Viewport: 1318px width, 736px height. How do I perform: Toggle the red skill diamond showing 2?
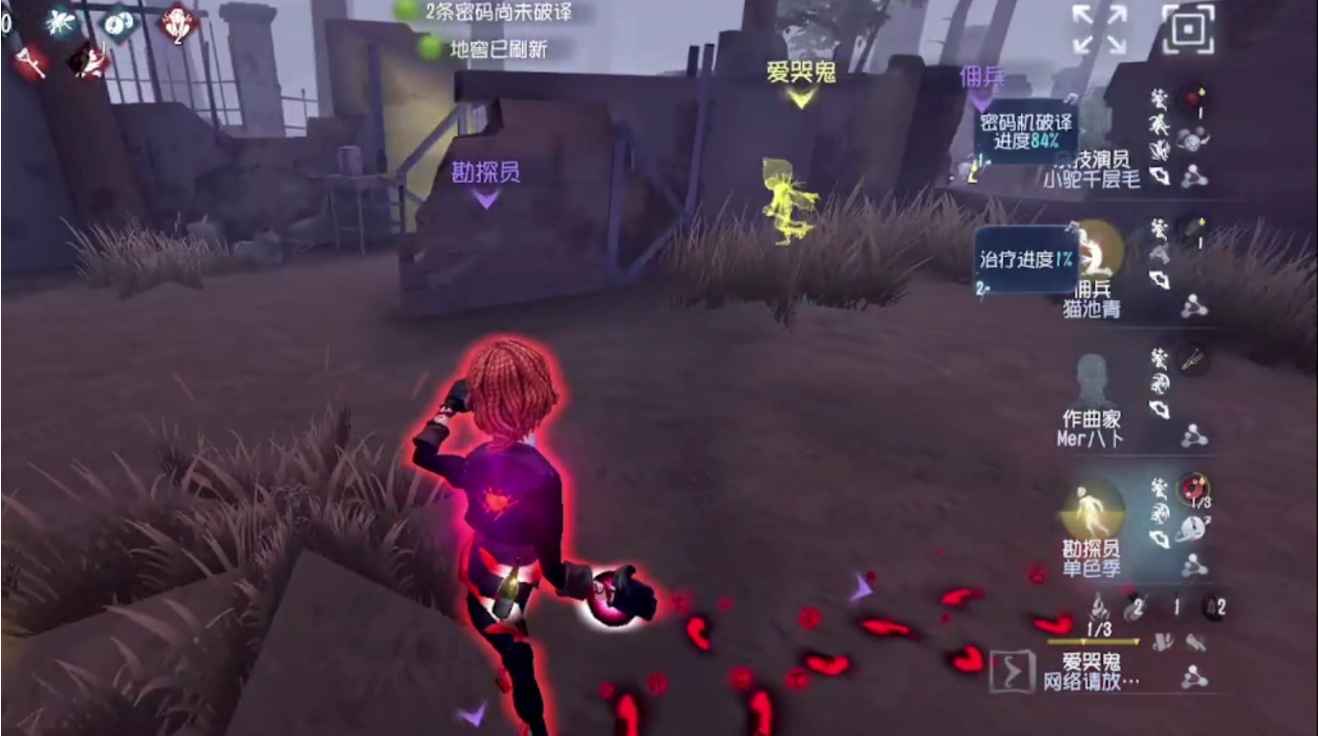tap(178, 23)
